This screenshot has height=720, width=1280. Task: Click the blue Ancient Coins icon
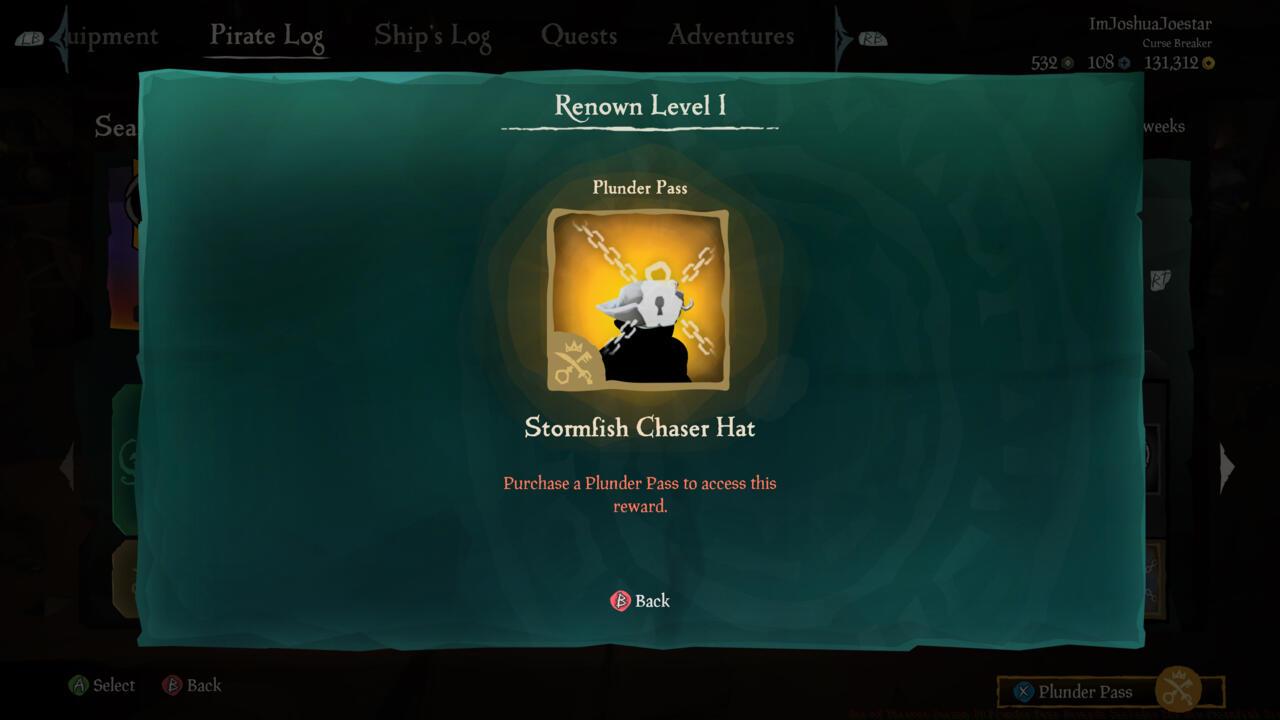(1125, 62)
